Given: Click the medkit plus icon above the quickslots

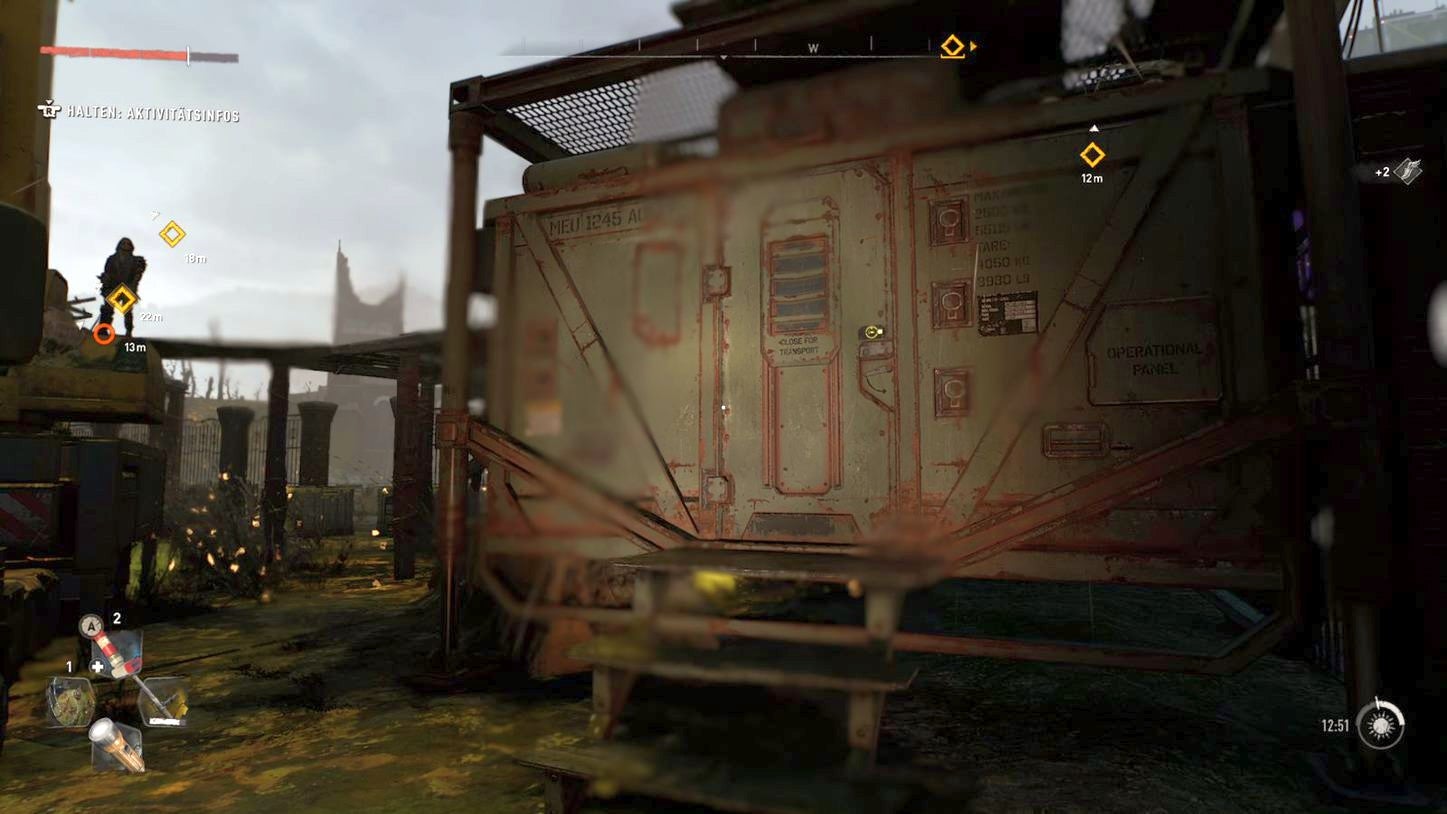Looking at the screenshot, I should [97, 664].
